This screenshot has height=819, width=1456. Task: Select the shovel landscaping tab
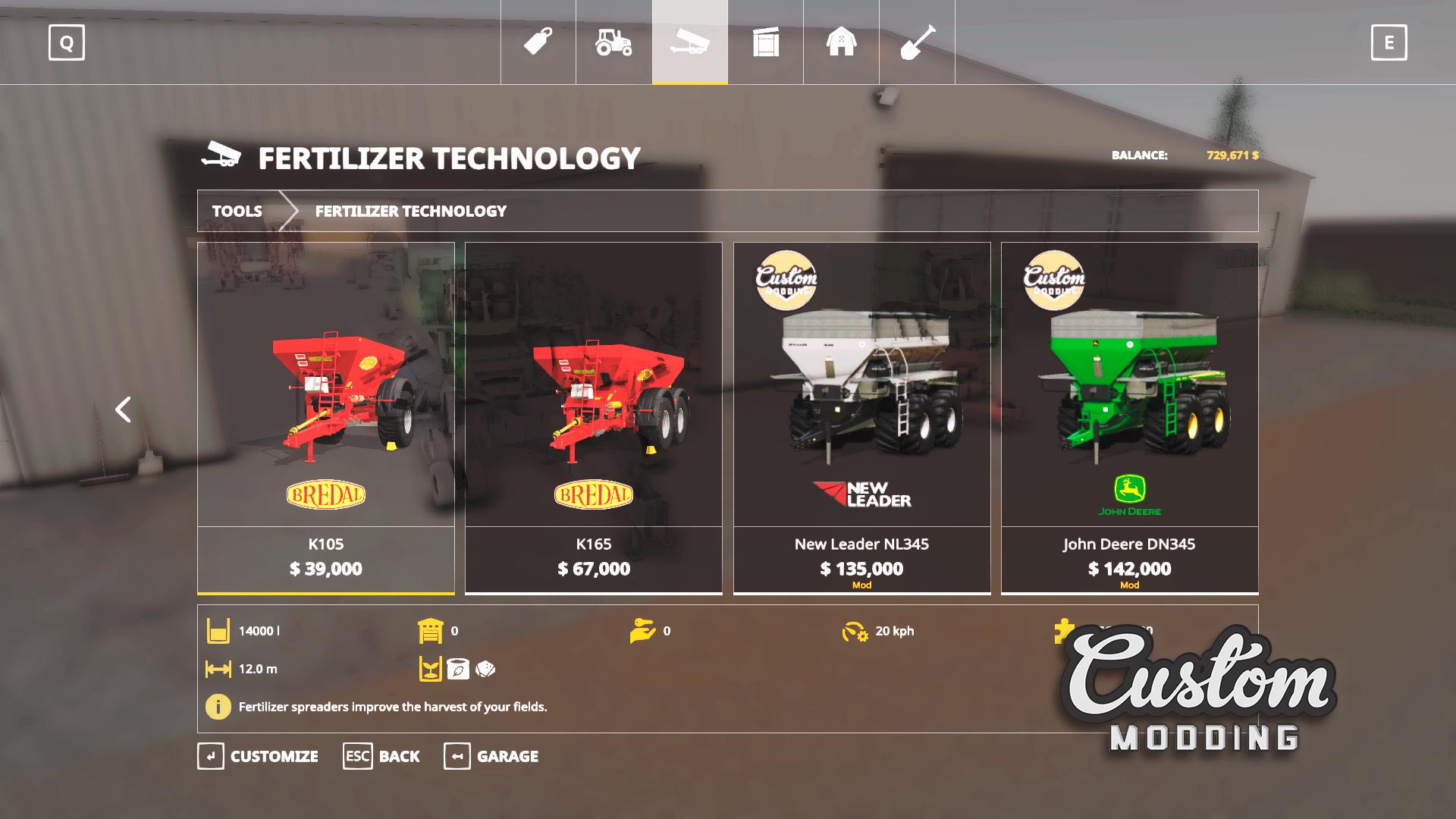[918, 42]
